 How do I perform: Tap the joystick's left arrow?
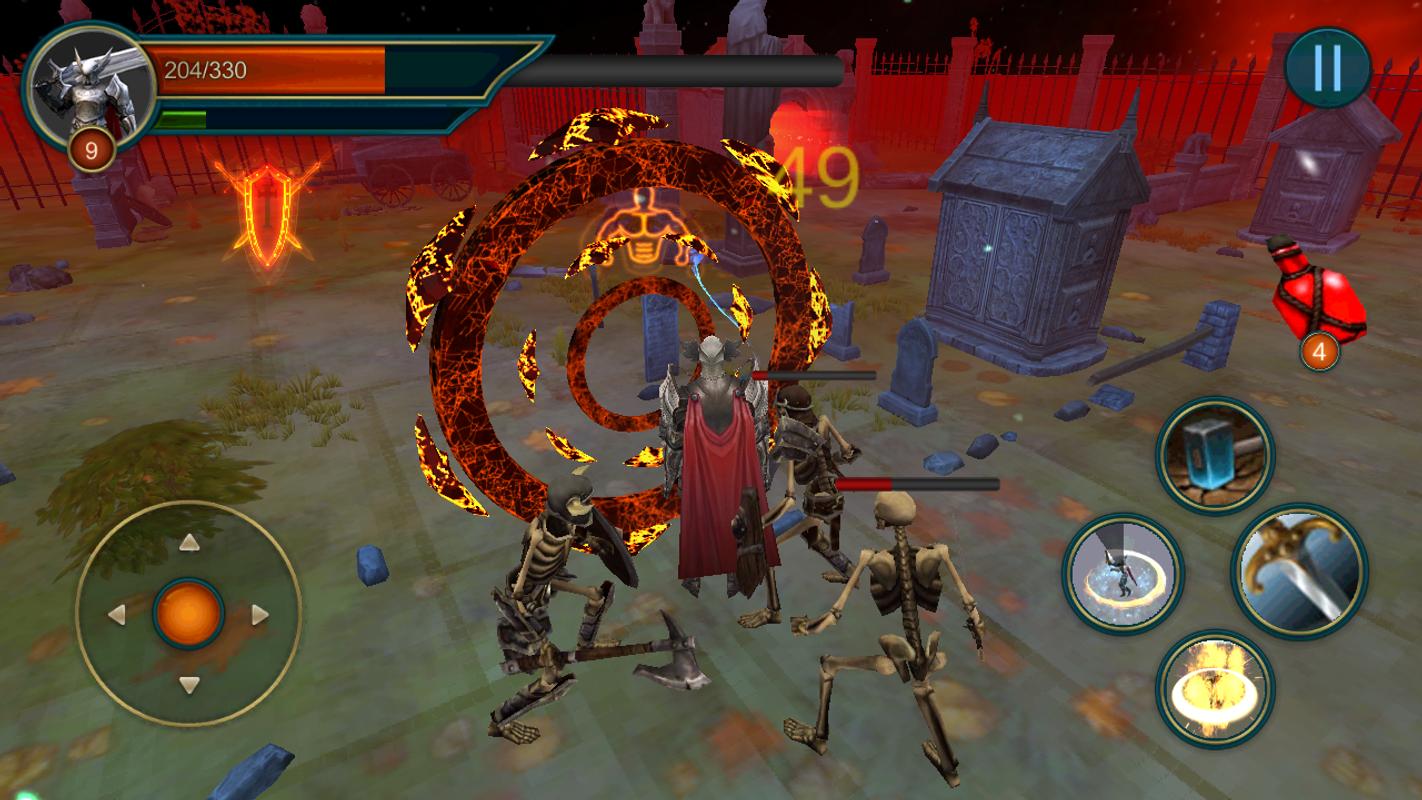coord(116,614)
